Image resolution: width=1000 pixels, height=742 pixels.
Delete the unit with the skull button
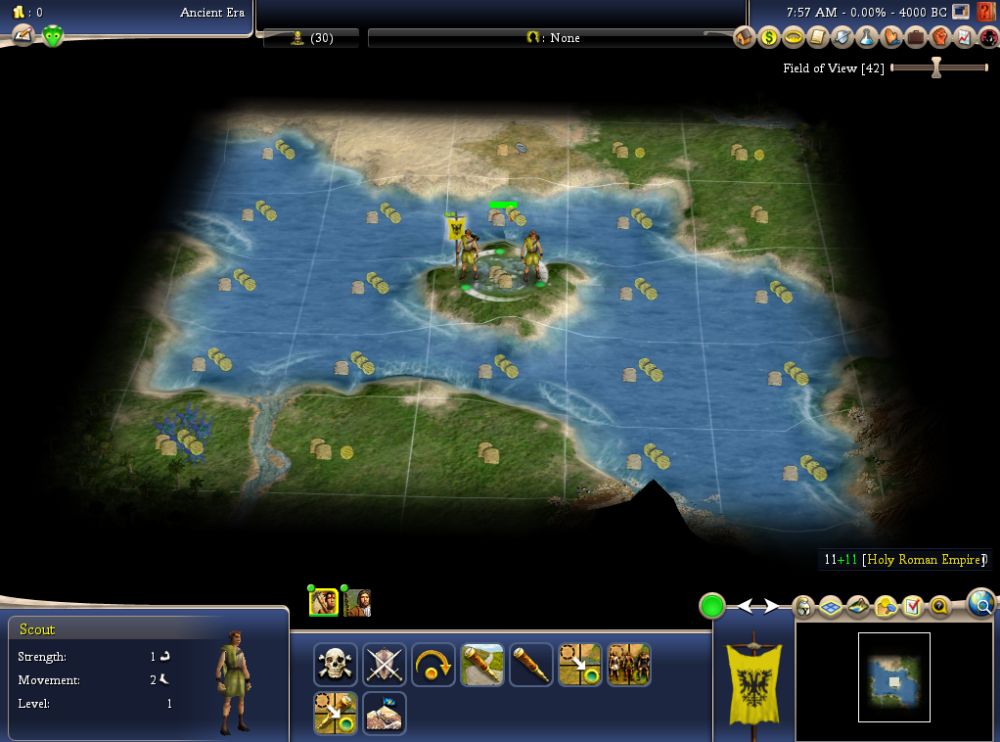pyautogui.click(x=335, y=665)
